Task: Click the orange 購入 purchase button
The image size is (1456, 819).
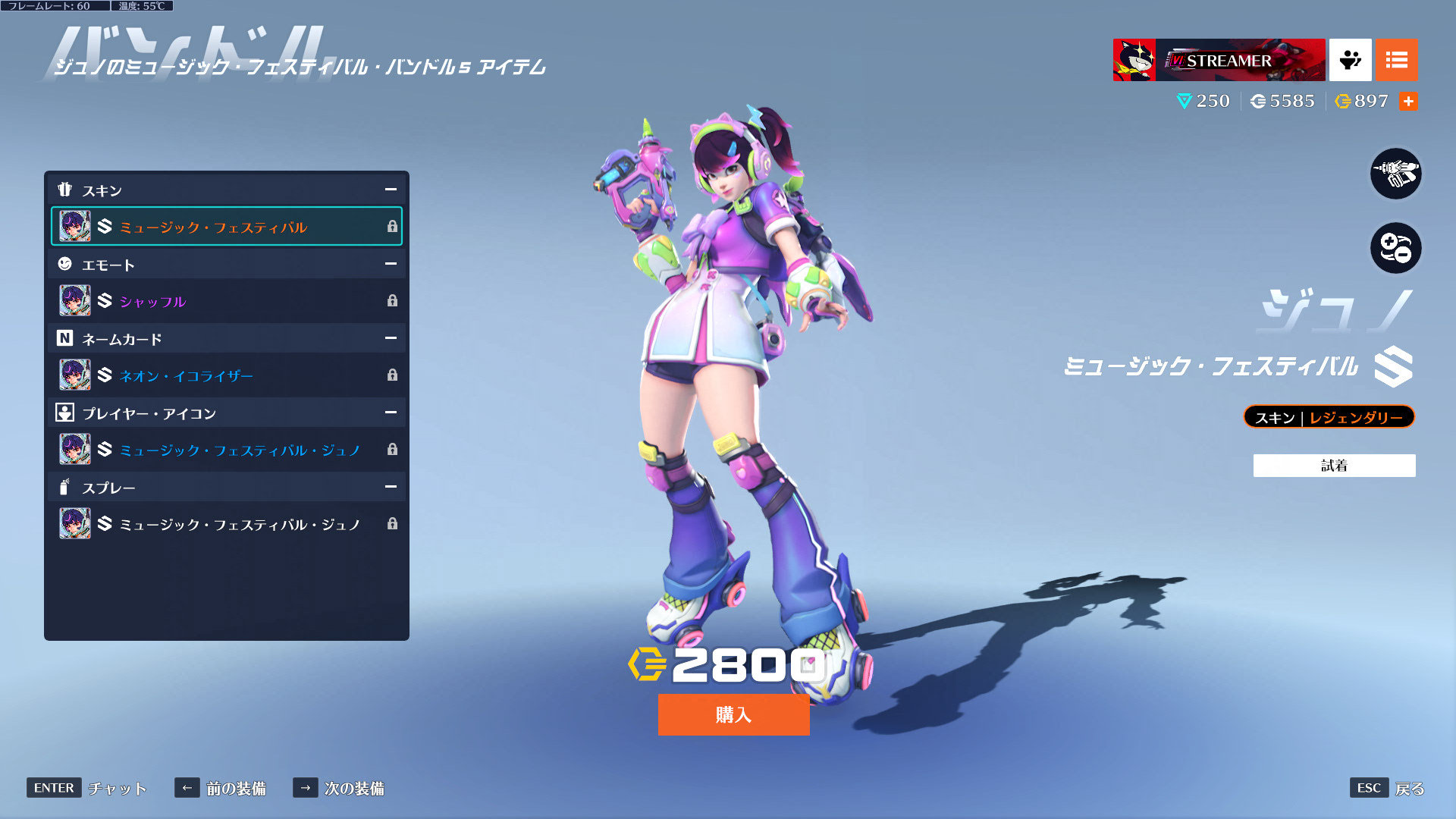Action: pyautogui.click(x=733, y=714)
